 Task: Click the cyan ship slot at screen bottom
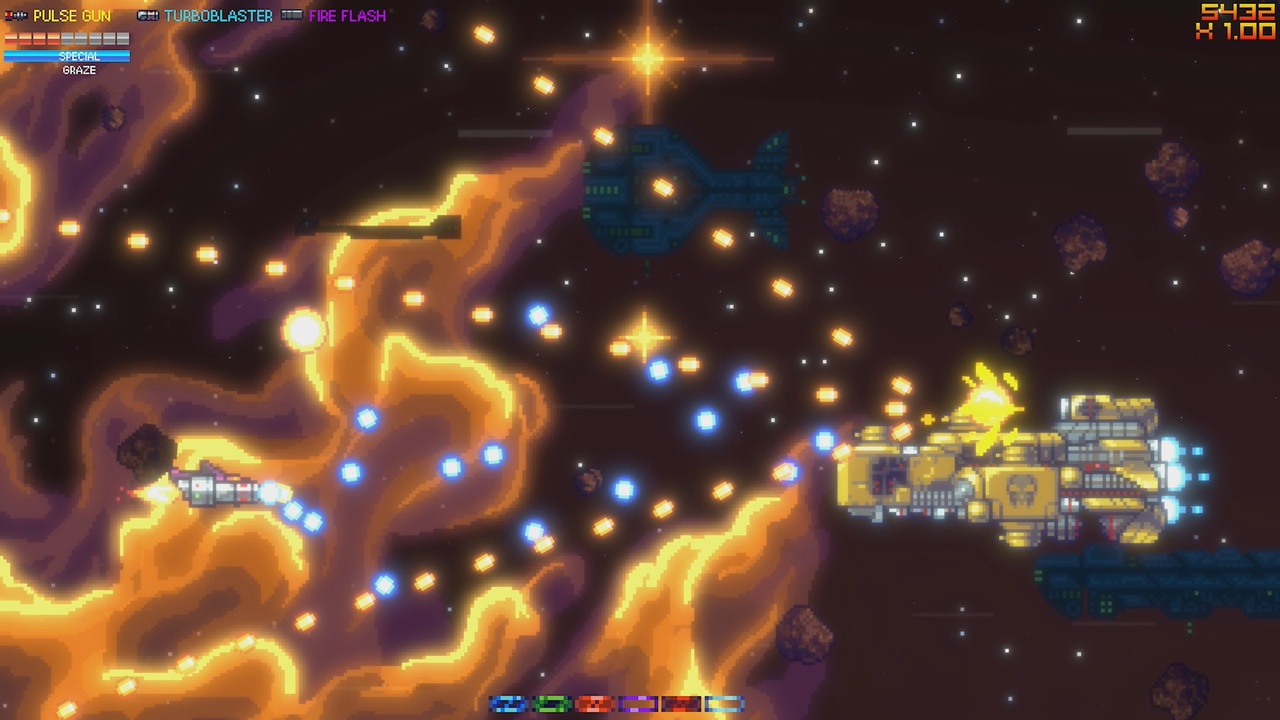[724, 704]
